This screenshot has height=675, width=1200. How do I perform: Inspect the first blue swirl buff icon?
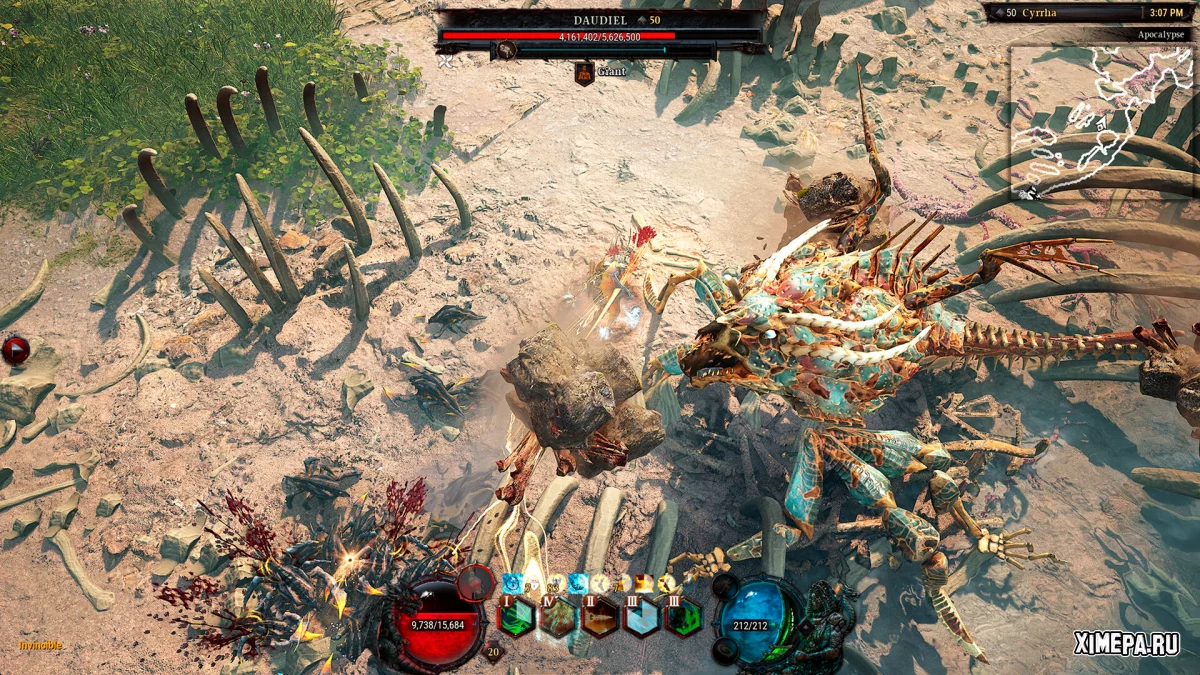pos(514,584)
